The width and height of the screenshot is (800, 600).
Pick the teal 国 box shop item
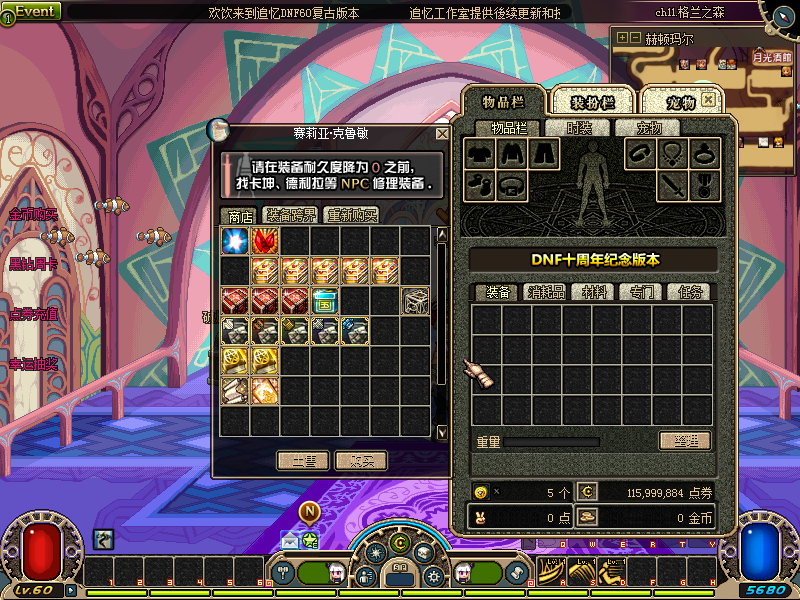(325, 300)
